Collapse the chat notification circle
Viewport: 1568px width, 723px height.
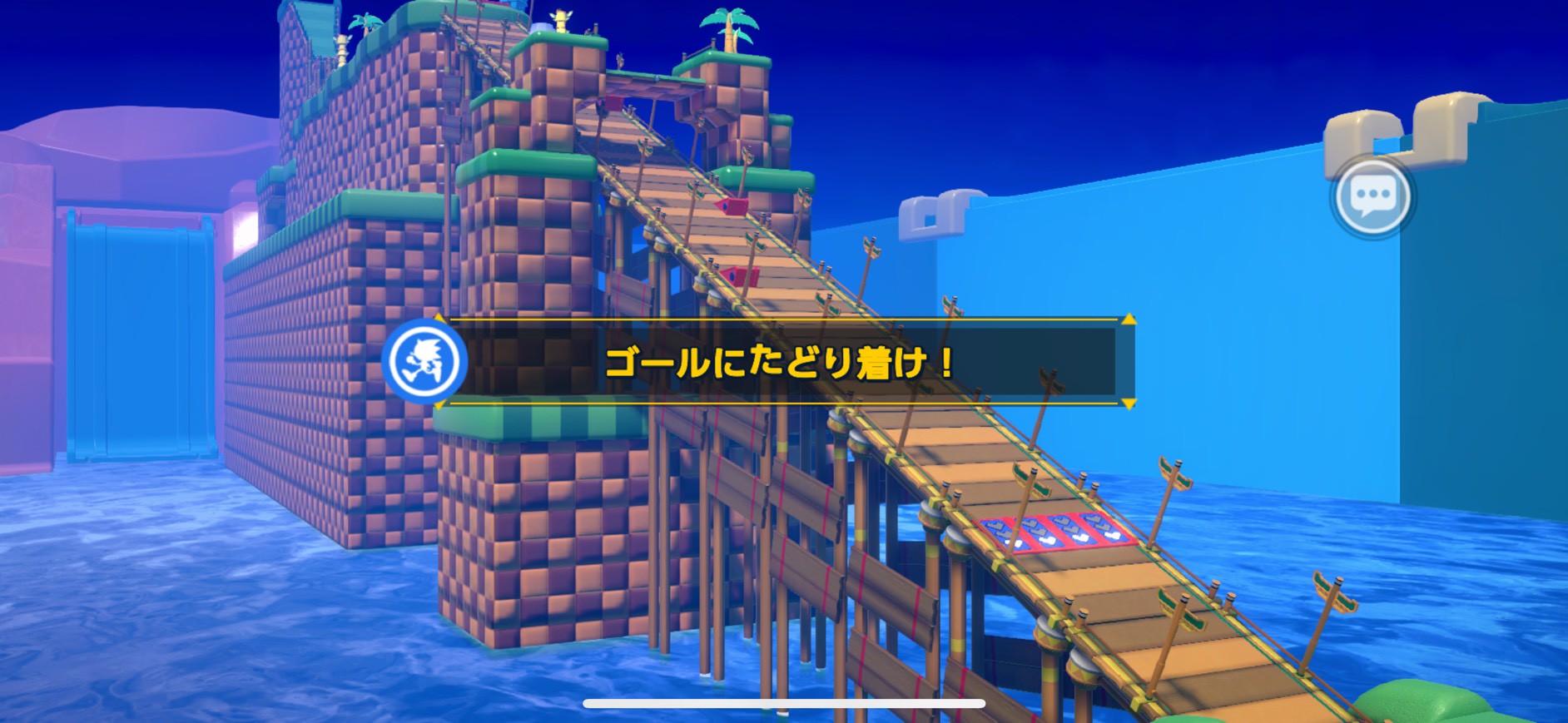pos(1373,197)
